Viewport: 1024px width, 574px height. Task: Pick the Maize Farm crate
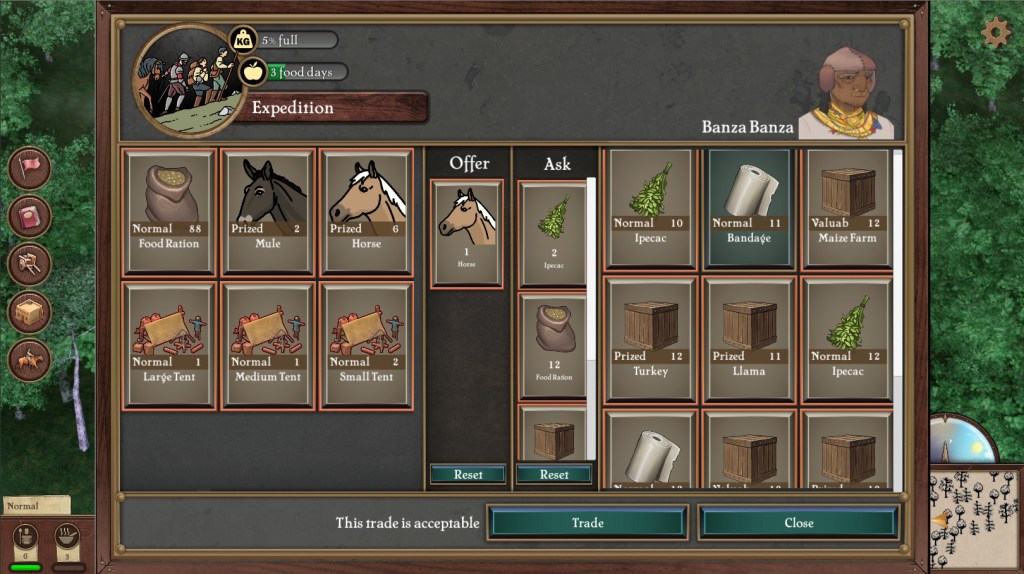coord(848,208)
